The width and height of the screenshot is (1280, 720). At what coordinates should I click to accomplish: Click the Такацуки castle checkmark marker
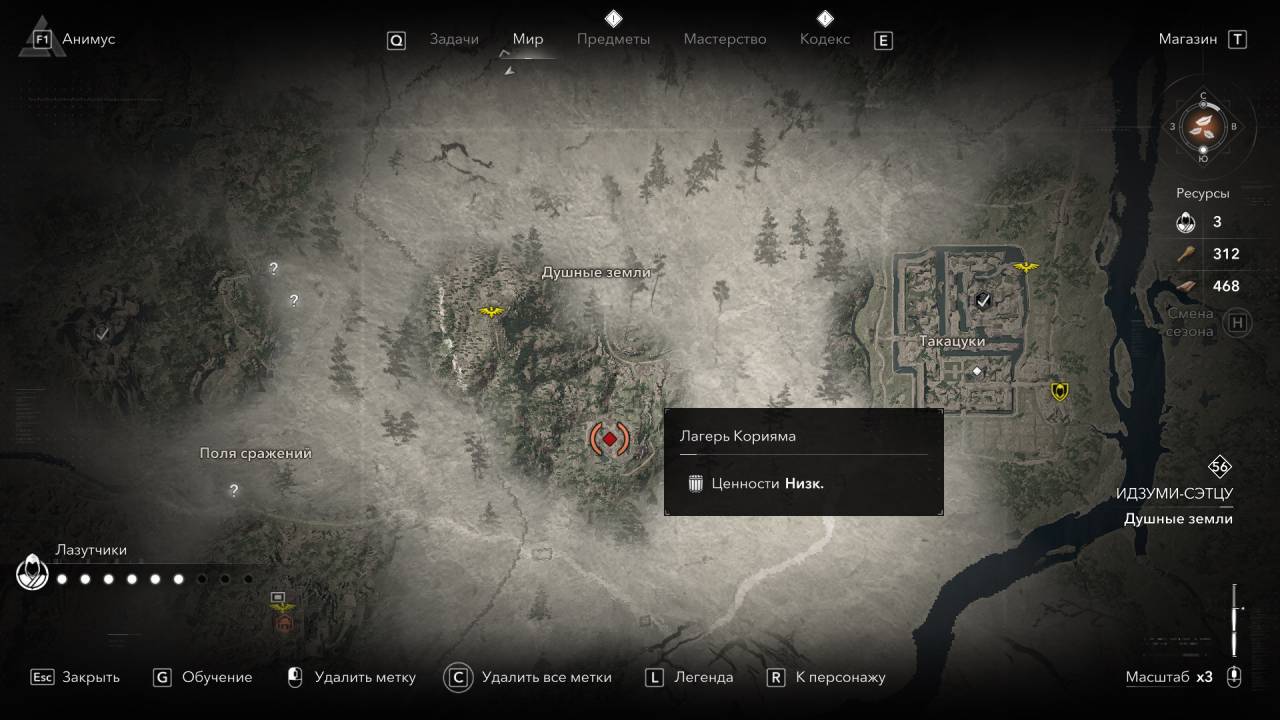(984, 300)
